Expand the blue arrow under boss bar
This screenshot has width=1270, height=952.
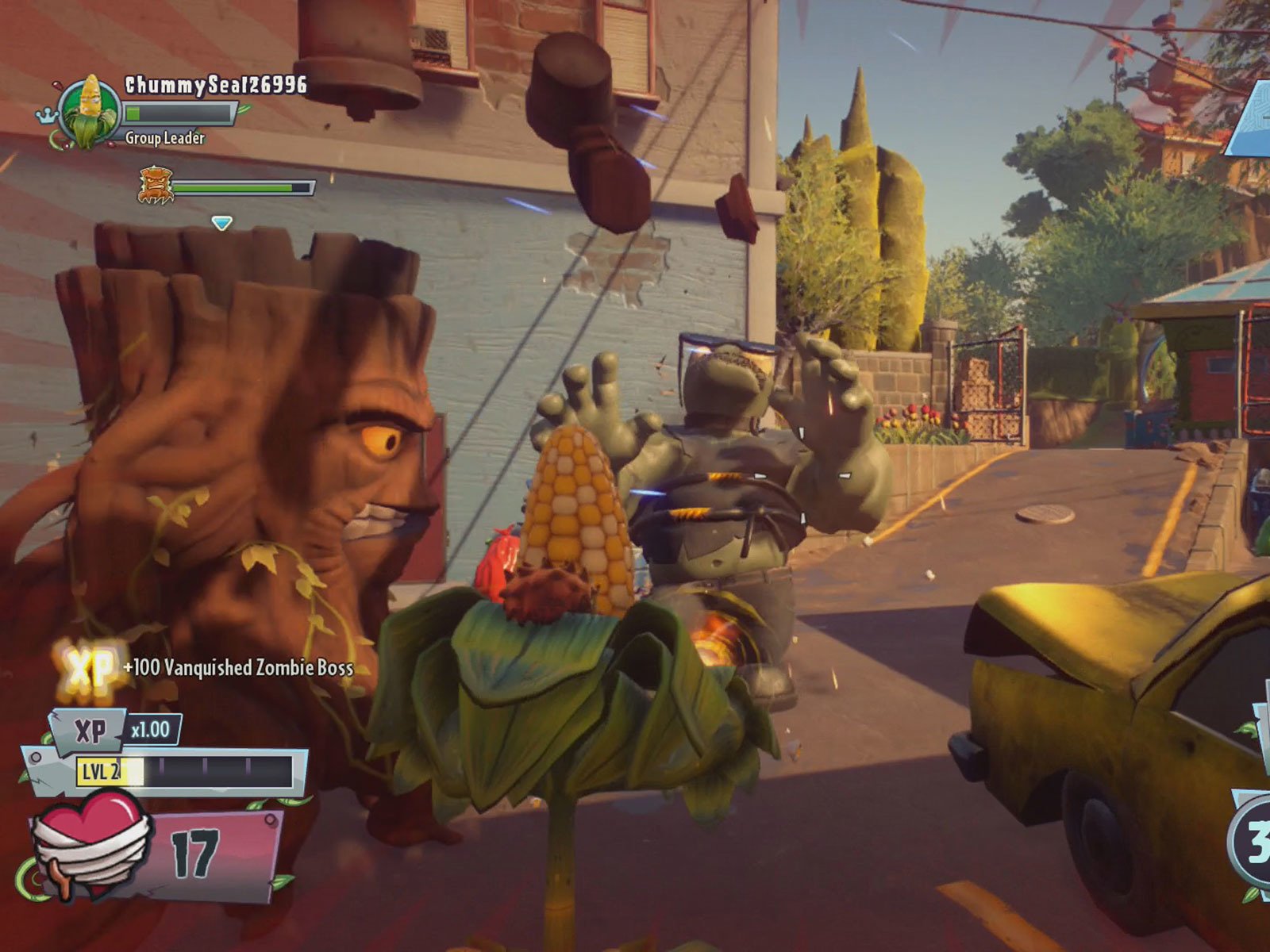coord(222,223)
